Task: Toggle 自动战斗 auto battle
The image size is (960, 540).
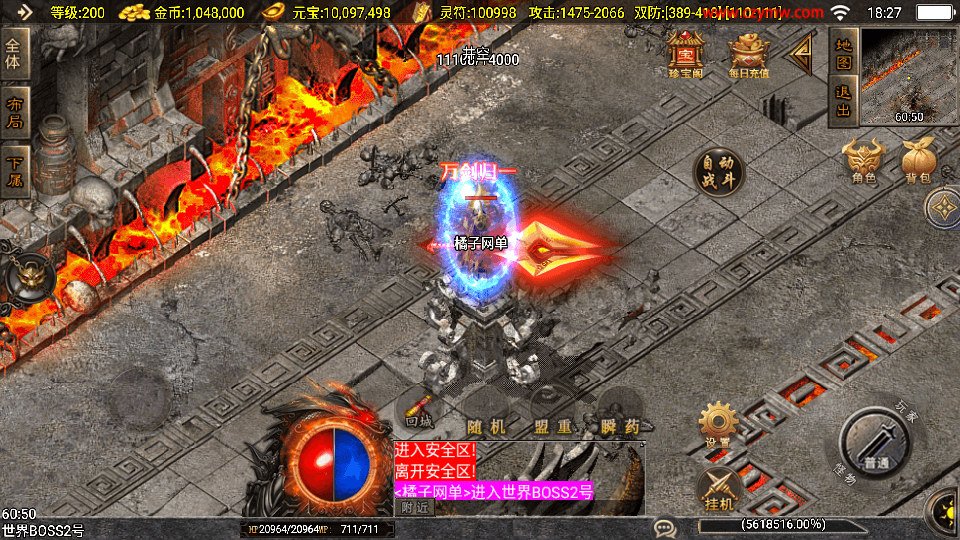Action: 718,174
